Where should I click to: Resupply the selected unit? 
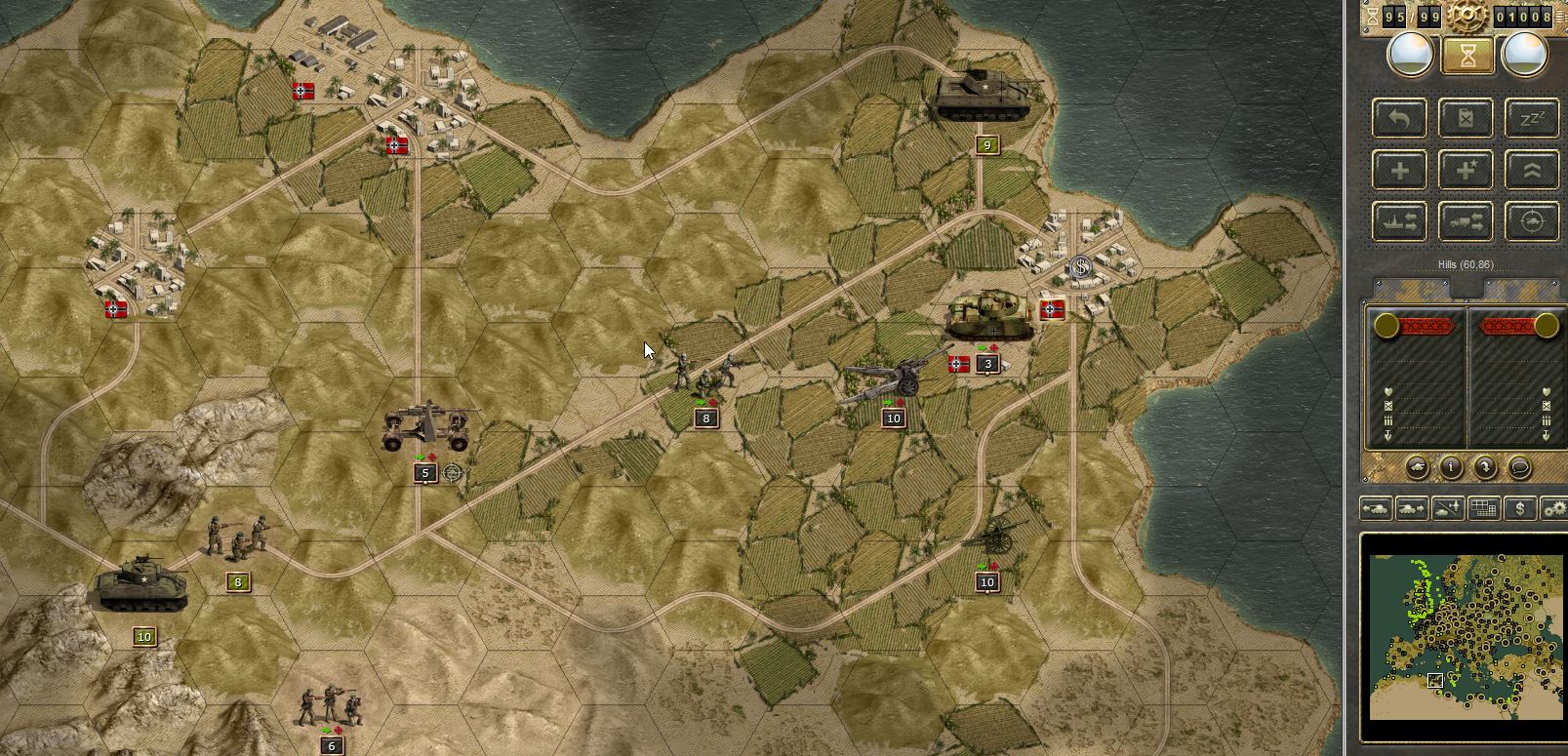(x=1467, y=118)
